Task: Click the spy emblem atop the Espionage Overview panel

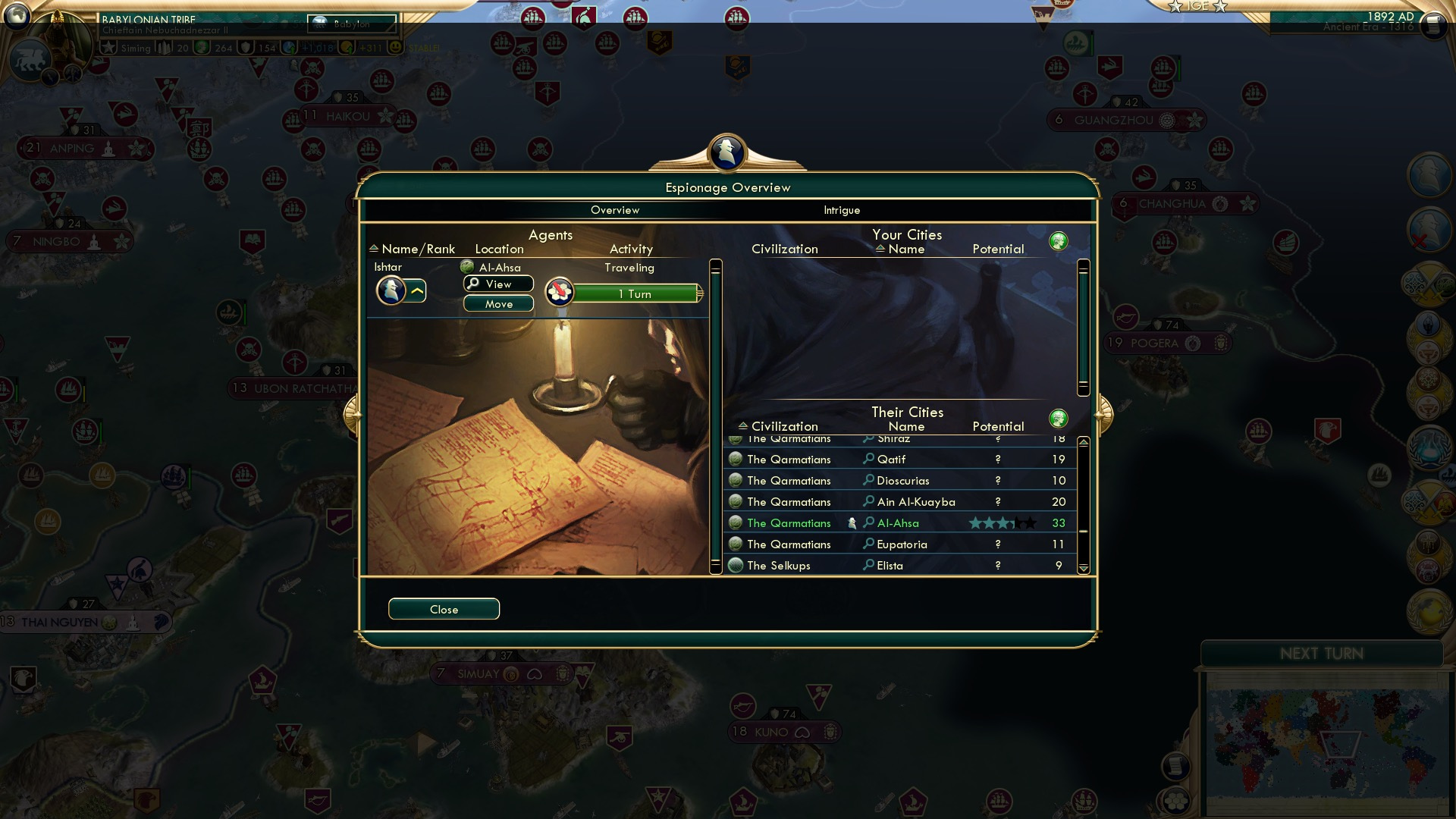Action: pyautogui.click(x=726, y=151)
